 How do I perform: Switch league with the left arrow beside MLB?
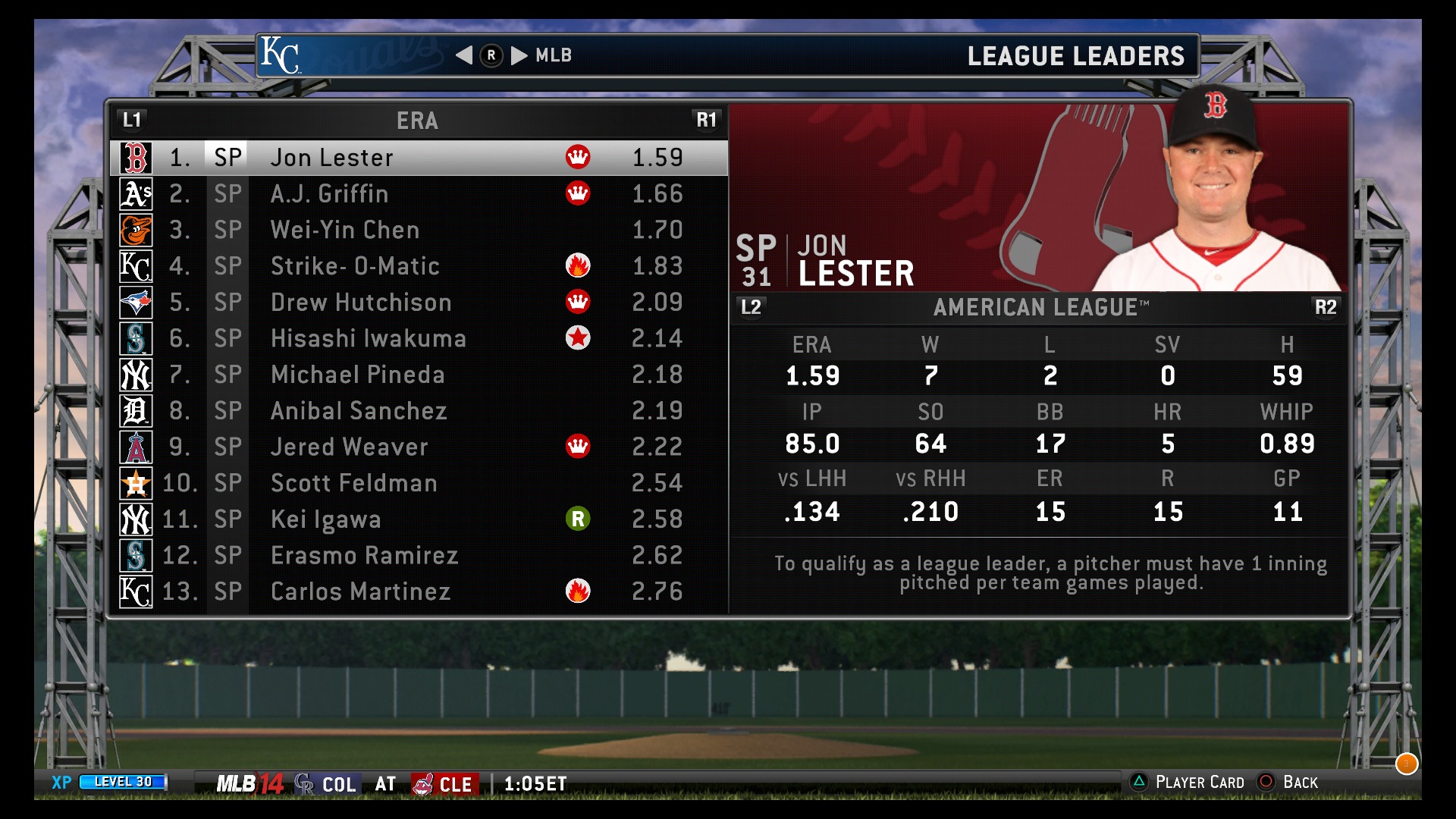[x=464, y=55]
